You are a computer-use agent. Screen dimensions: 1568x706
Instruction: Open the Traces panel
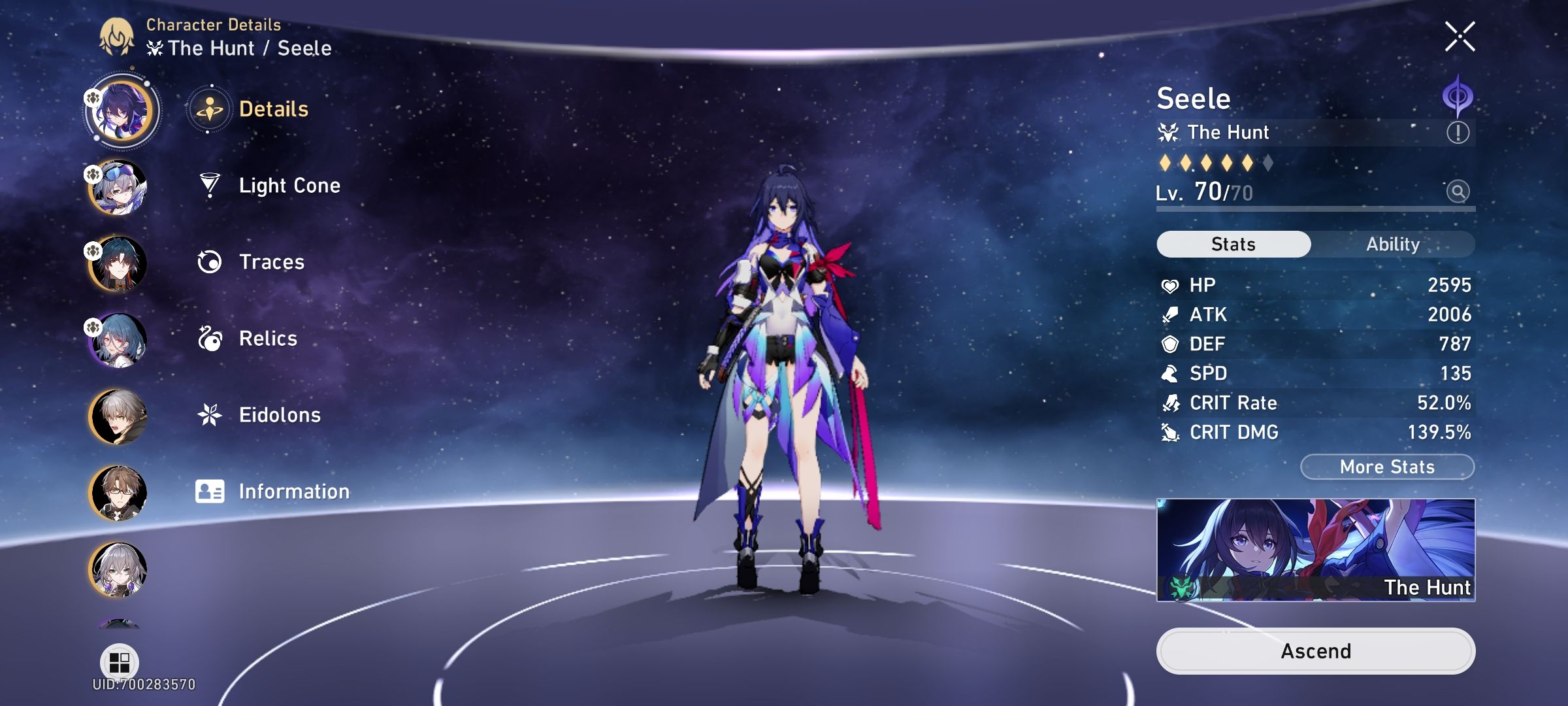click(x=270, y=262)
